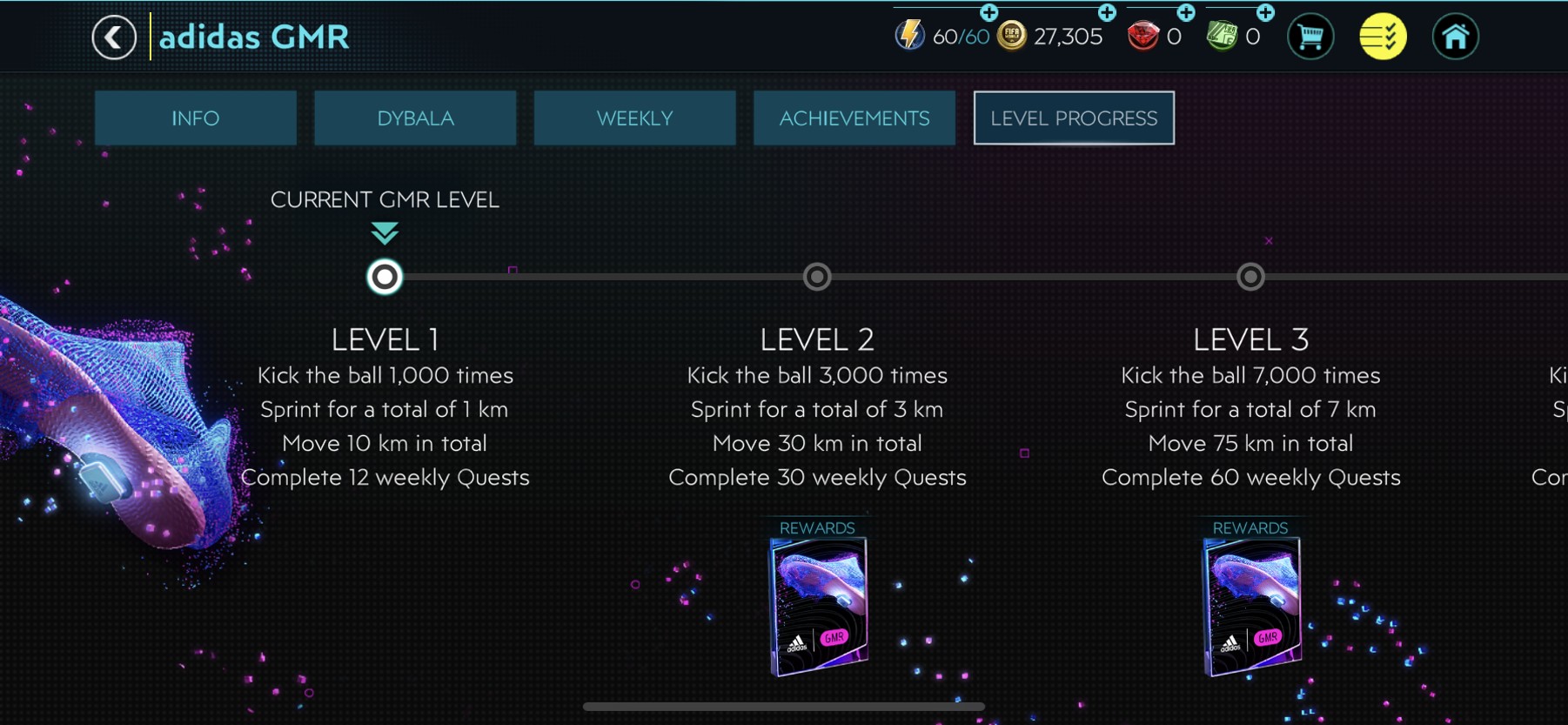Select the Level 2 progress node
The width and height of the screenshot is (1568, 725).
coord(817,278)
